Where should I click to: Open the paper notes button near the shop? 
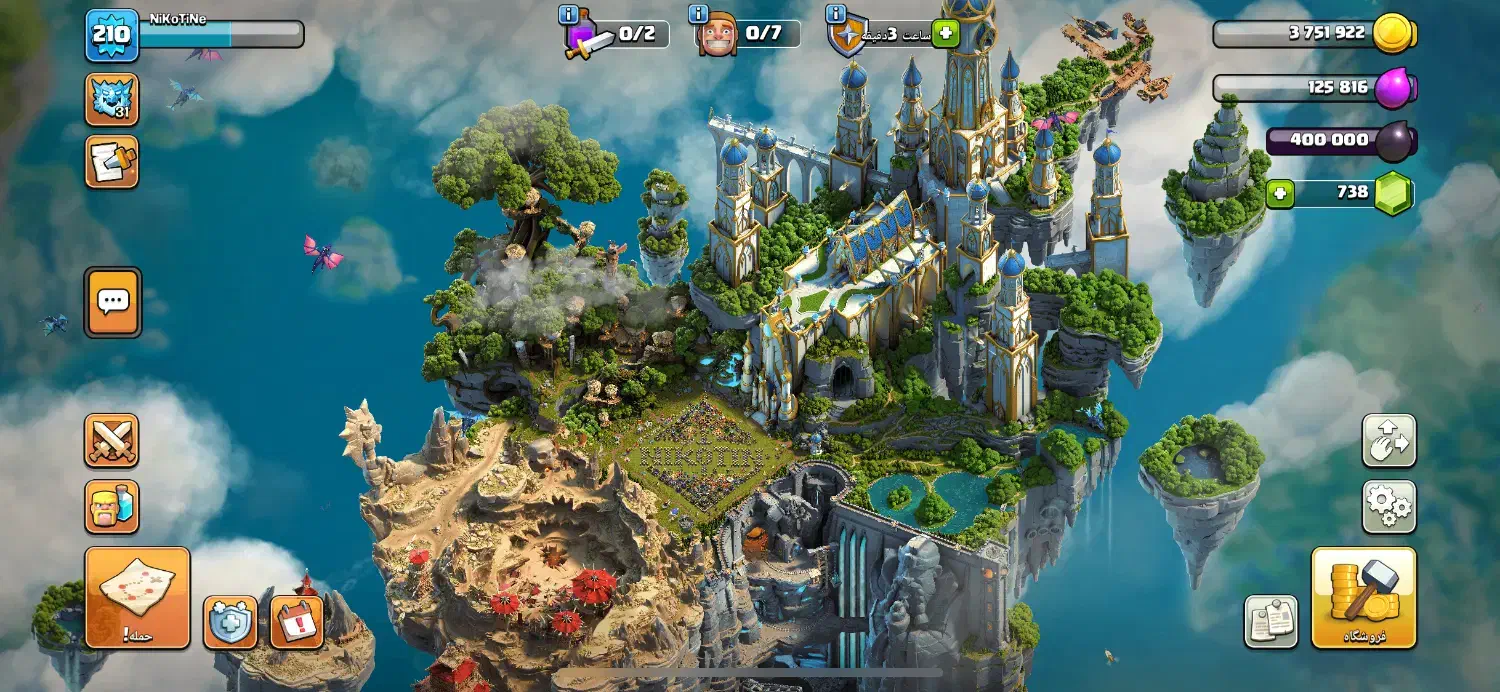coord(1271,621)
